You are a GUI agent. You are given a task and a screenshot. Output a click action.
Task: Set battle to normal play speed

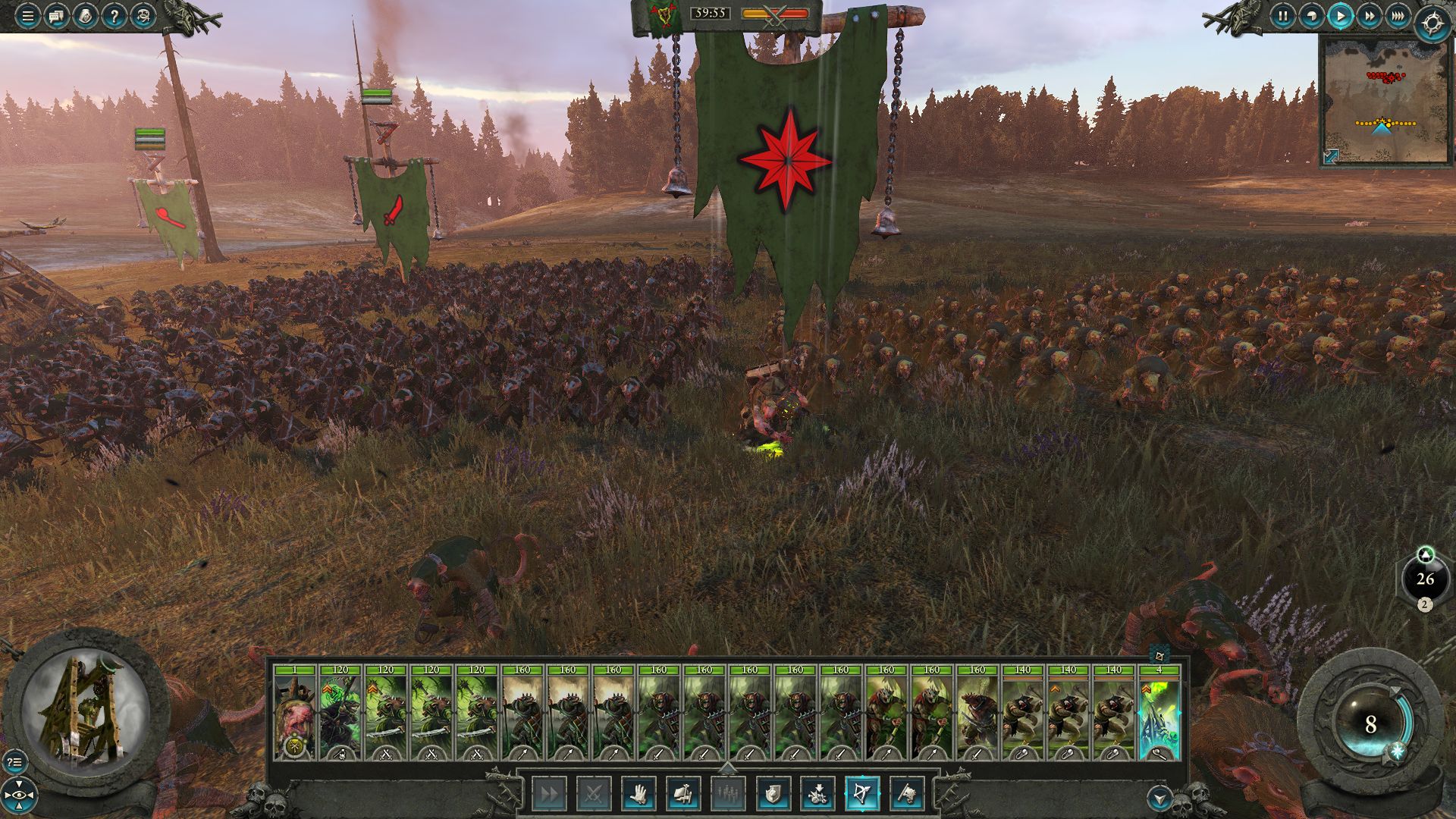(1340, 16)
